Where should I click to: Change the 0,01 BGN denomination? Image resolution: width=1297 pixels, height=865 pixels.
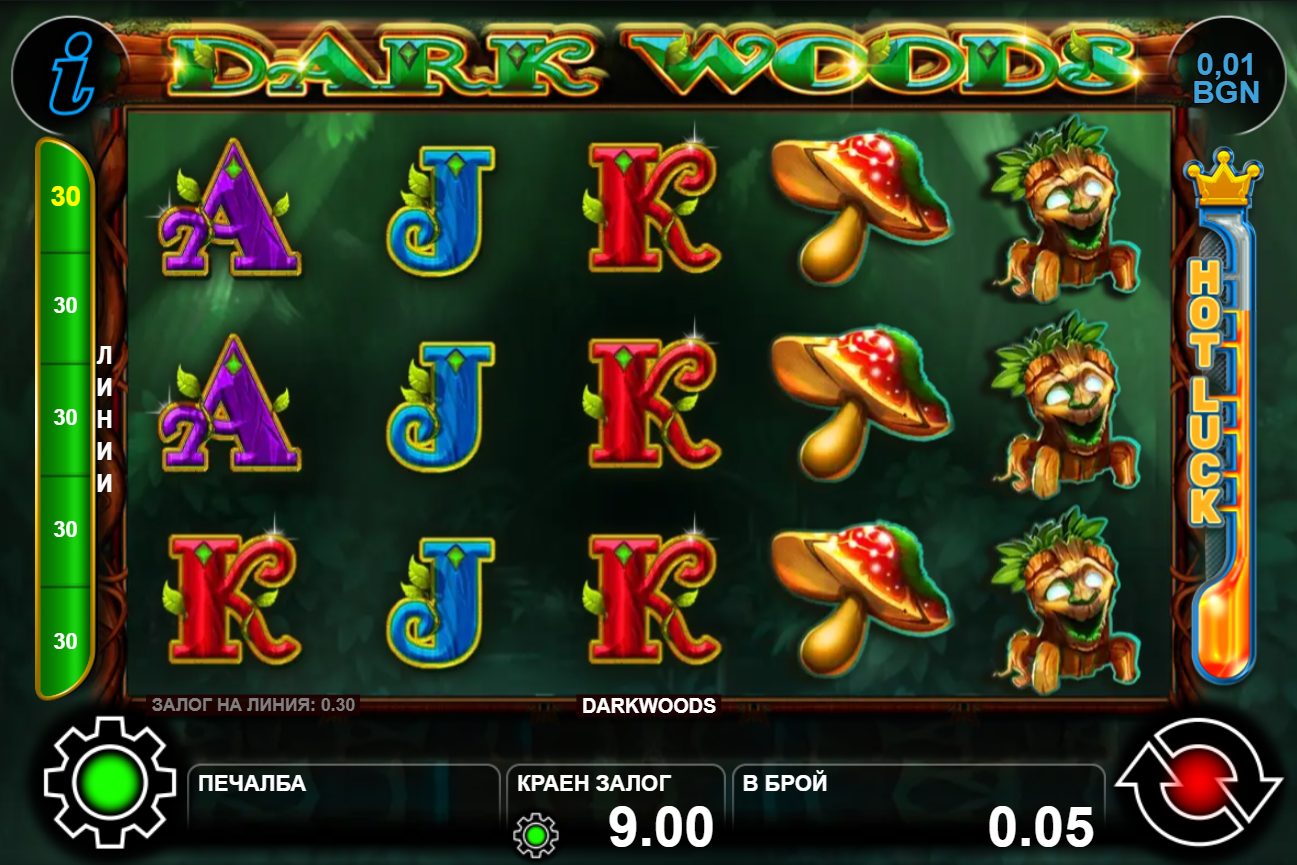(1226, 78)
